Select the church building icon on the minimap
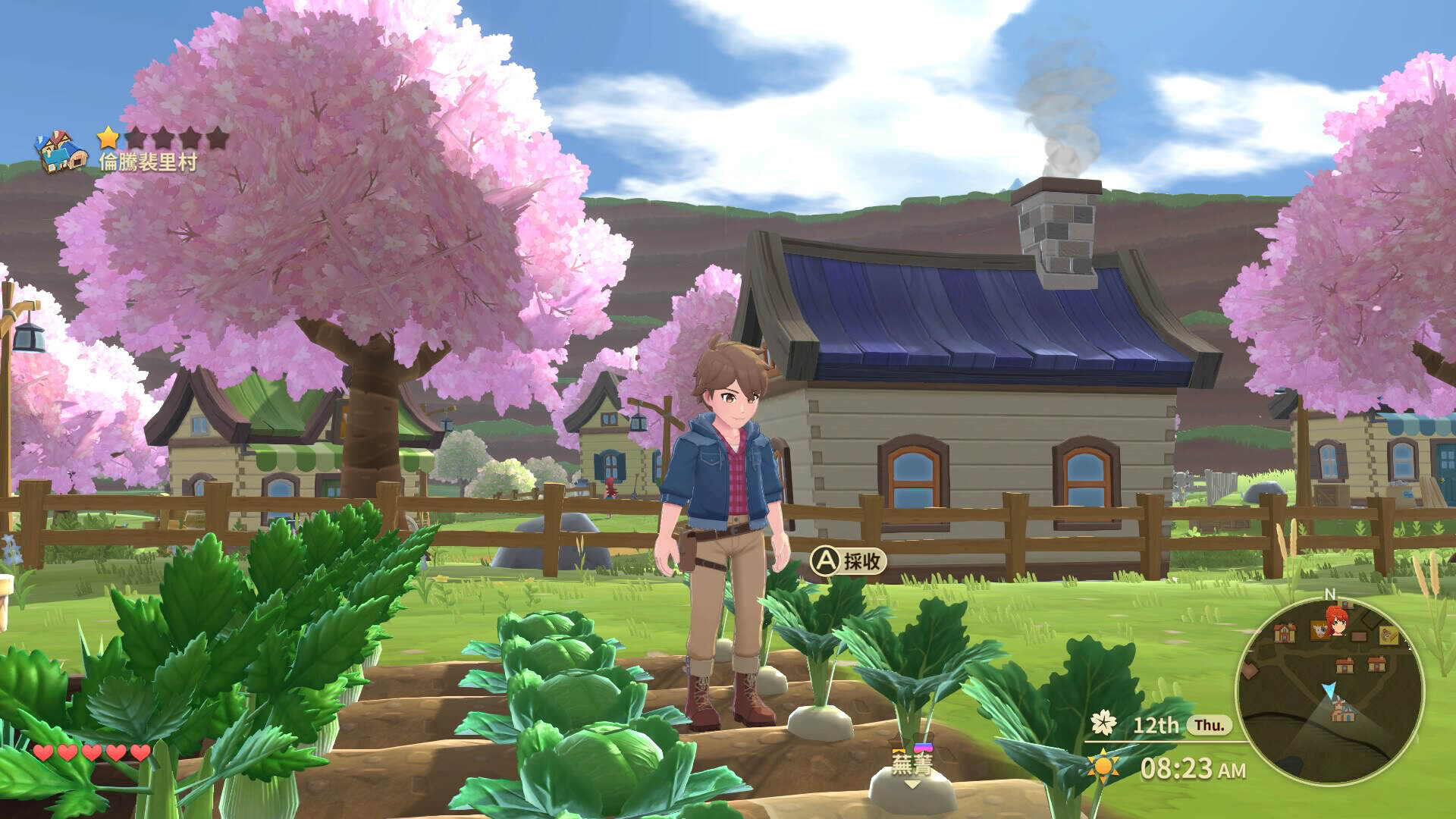Screen dimensions: 1456x819 1285,633
